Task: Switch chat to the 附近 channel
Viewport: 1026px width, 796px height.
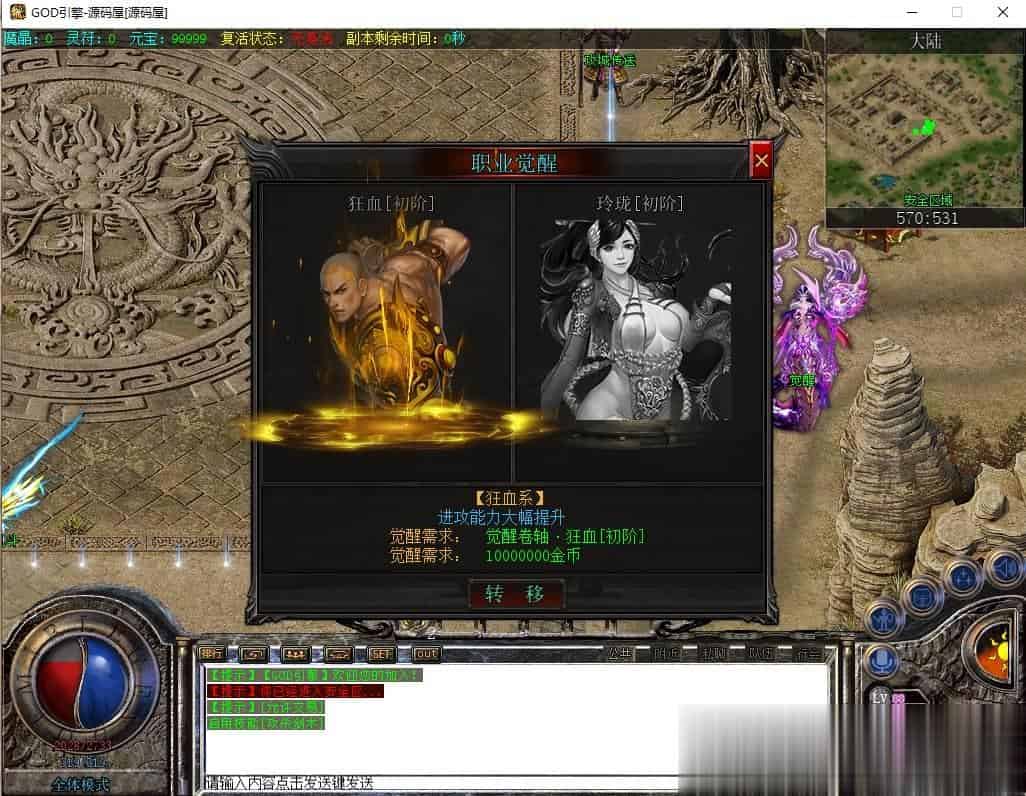Action: (666, 654)
